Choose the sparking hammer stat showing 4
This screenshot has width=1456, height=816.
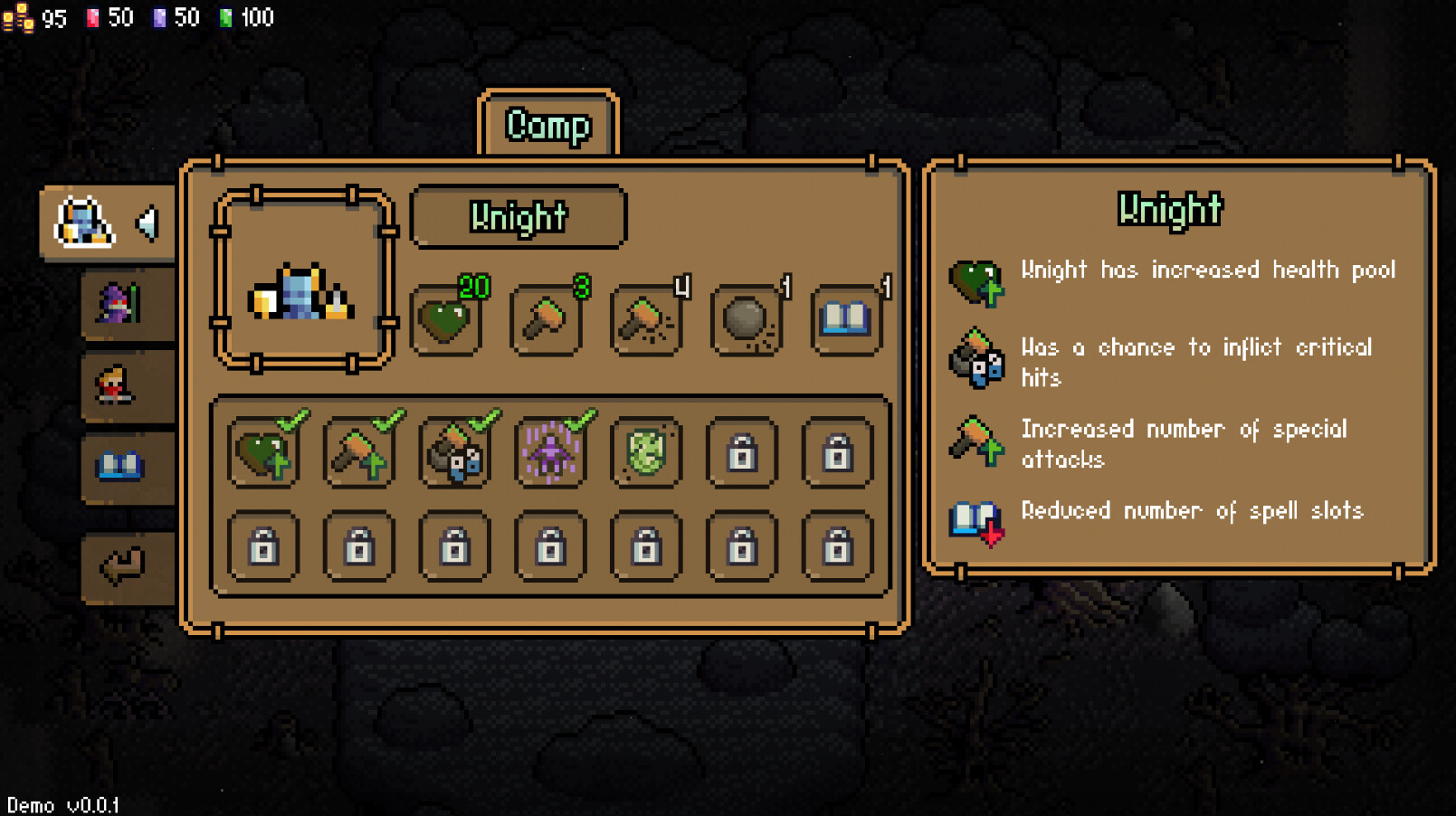(x=646, y=320)
